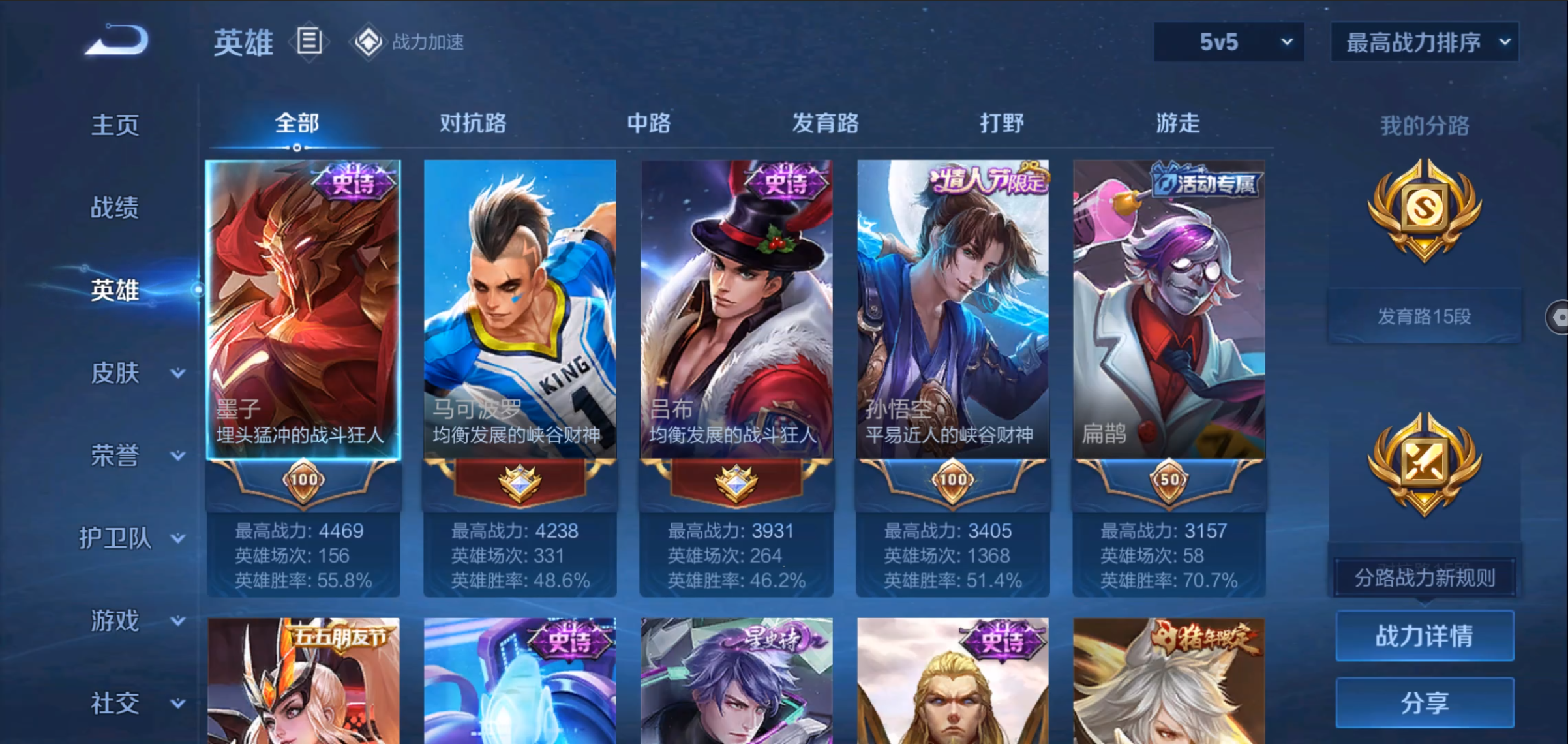This screenshot has height=744, width=1568.
Task: Open 战绩 in the side menu
Action: click(x=115, y=208)
